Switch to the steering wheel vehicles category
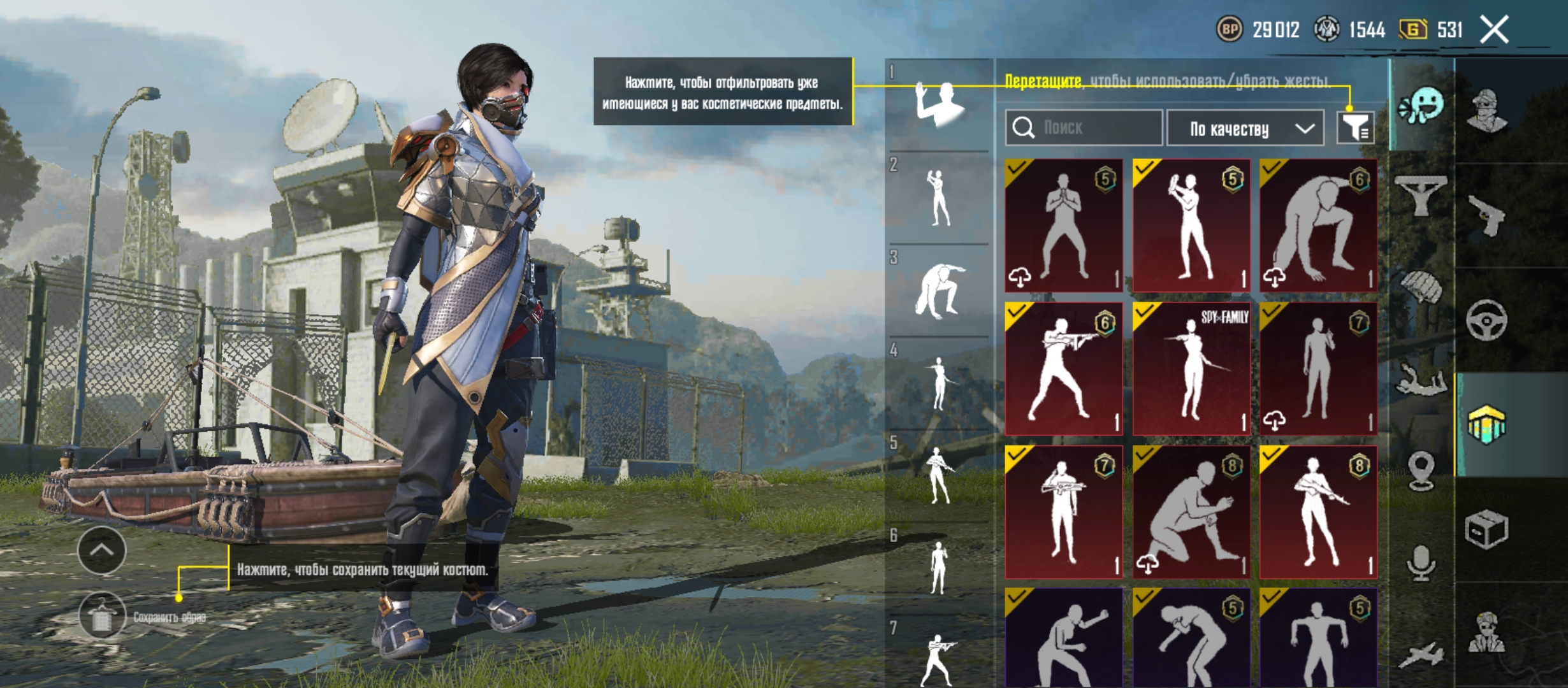 point(1486,320)
